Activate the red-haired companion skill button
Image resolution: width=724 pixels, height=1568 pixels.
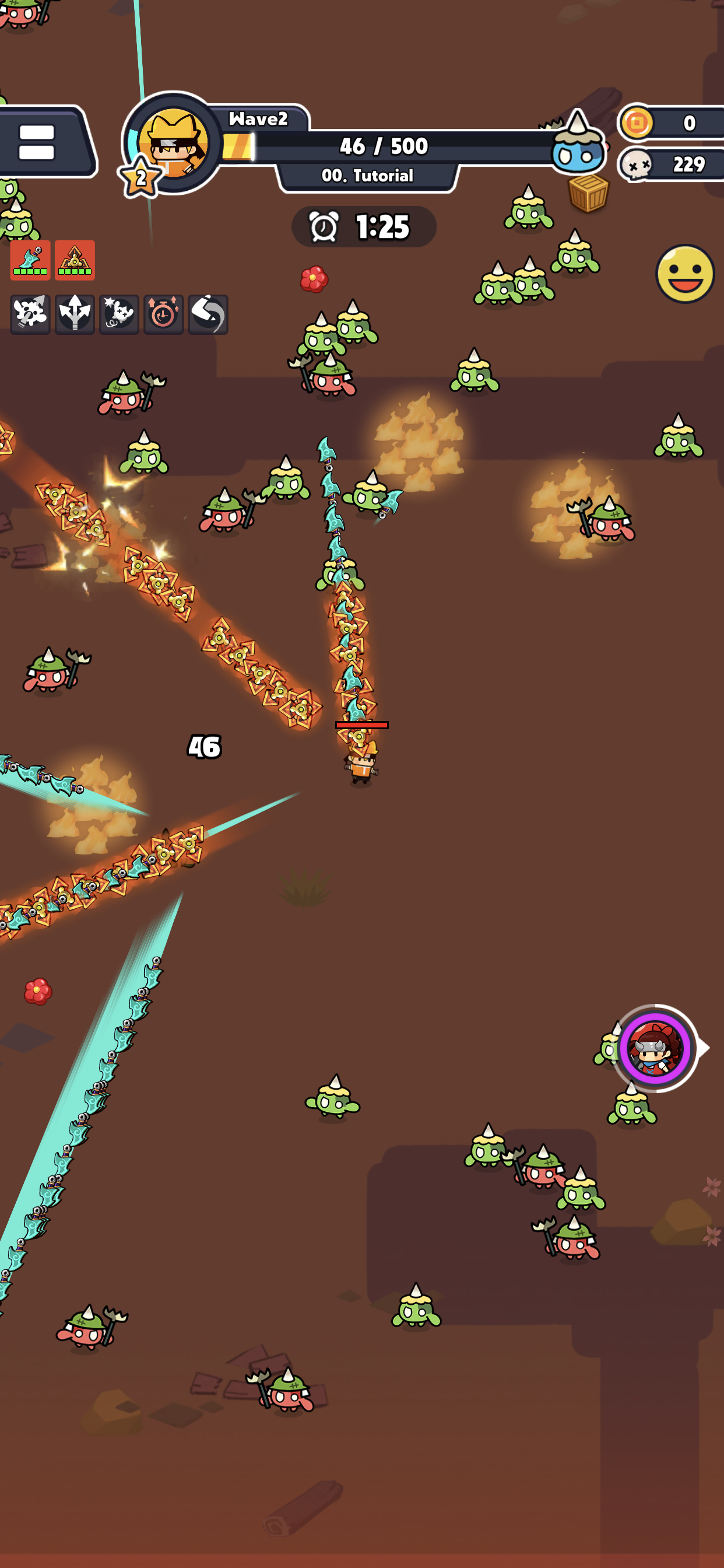(655, 1048)
